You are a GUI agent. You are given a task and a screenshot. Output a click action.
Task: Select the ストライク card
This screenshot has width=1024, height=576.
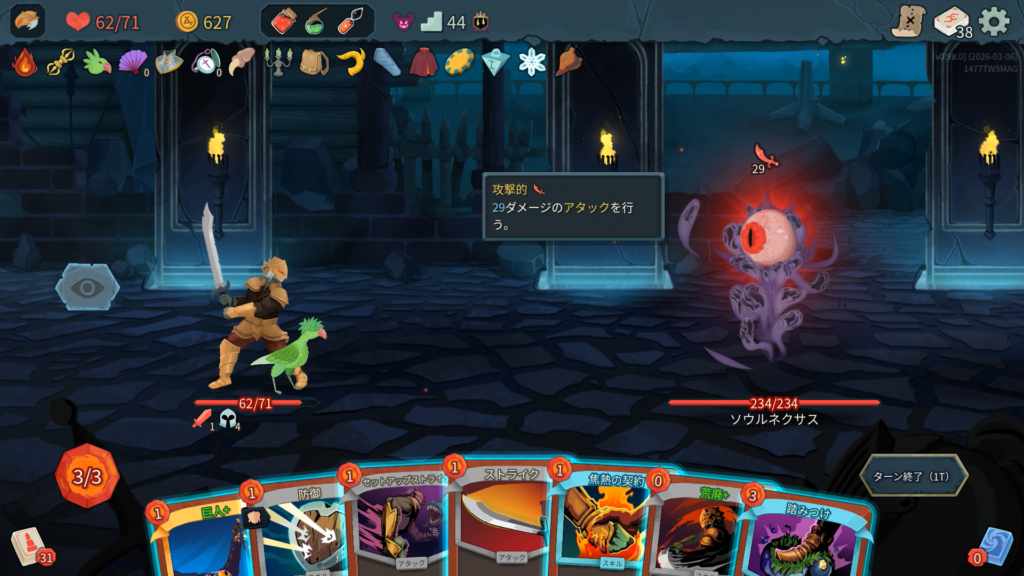[x=505, y=520]
